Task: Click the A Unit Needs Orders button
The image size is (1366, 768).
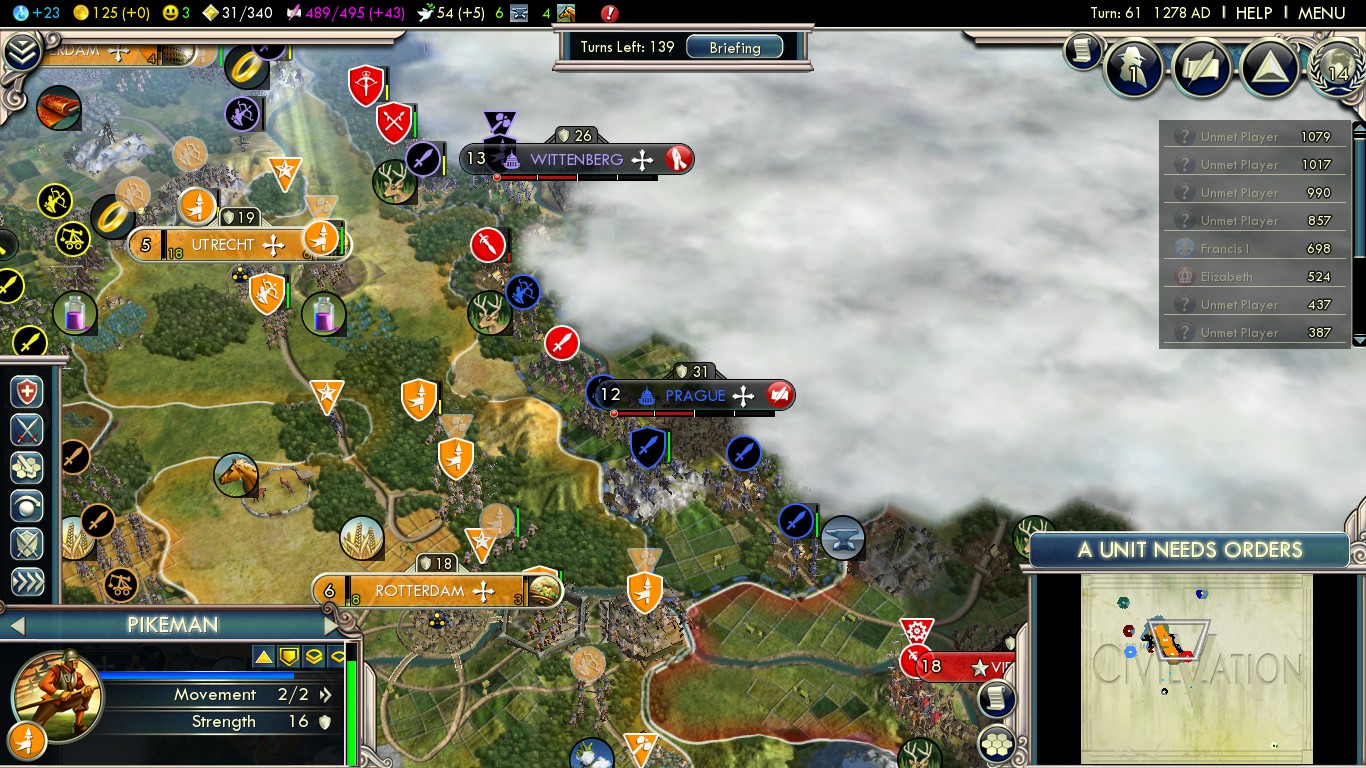Action: pyautogui.click(x=1189, y=549)
